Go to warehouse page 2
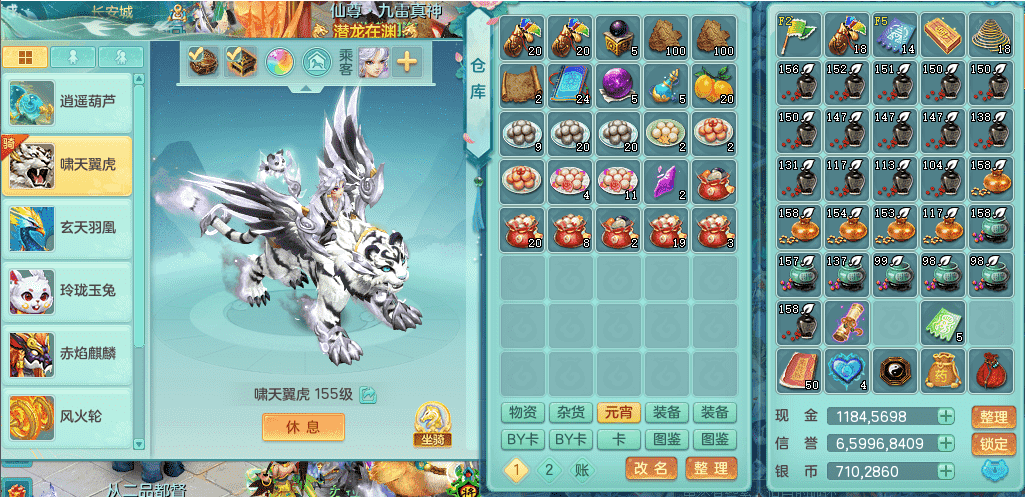This screenshot has height=497, width=1025. point(548,469)
